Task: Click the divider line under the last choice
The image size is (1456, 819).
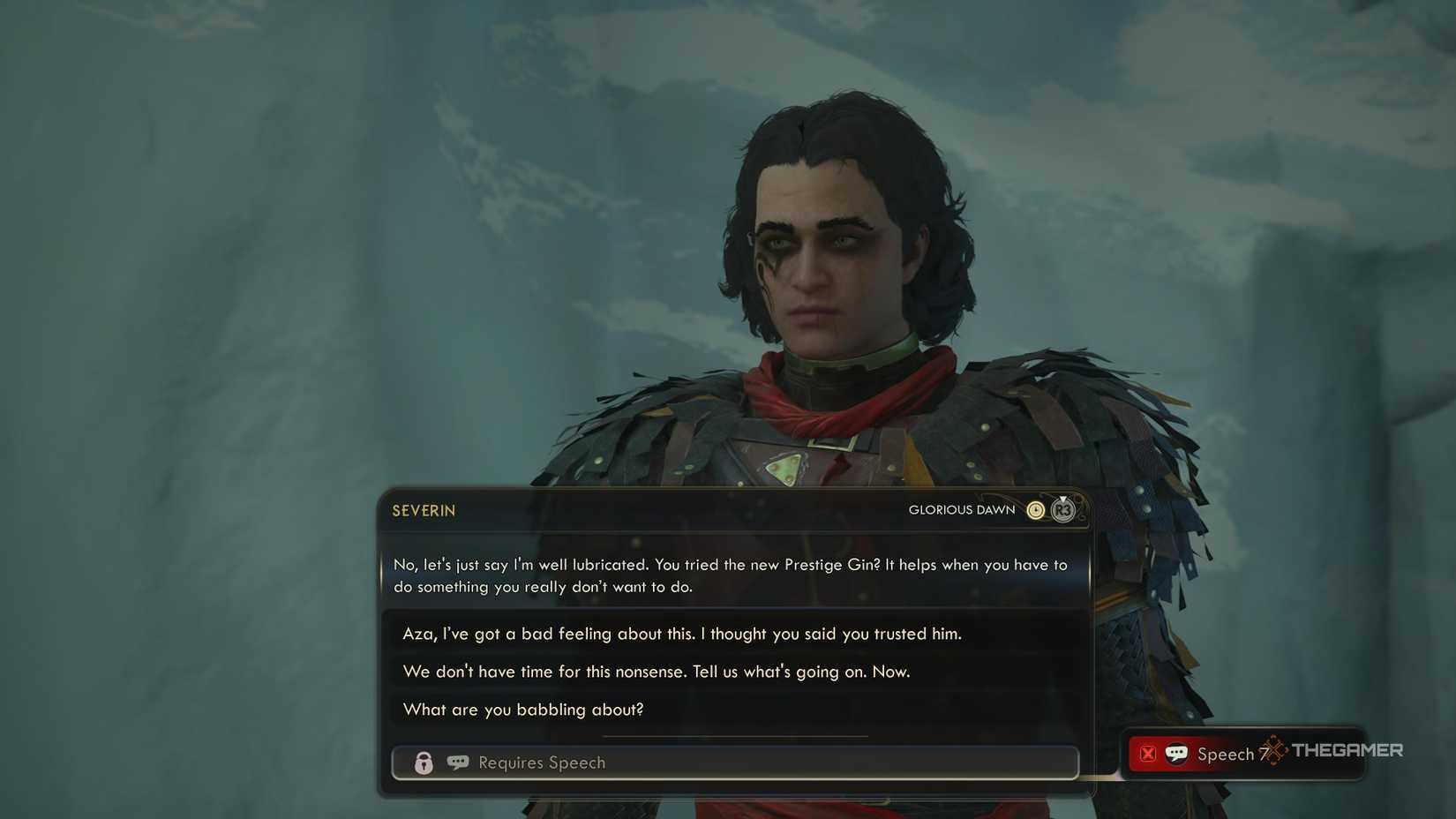Action: tap(736, 733)
